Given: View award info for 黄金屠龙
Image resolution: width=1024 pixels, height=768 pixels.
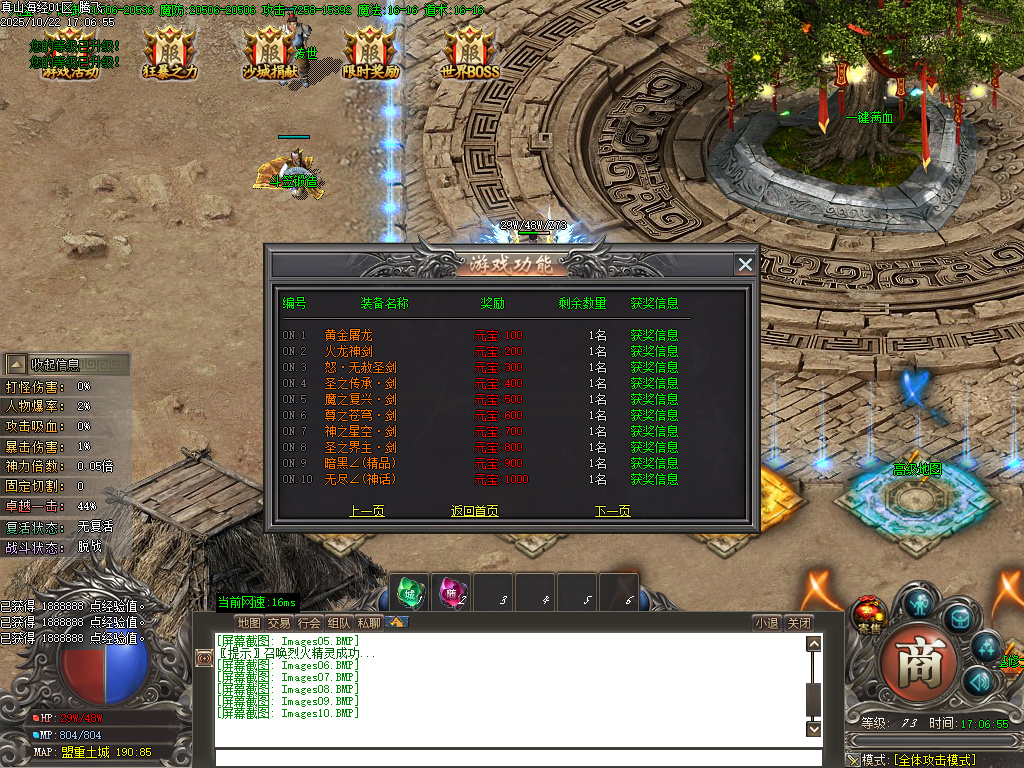Looking at the screenshot, I should tap(654, 335).
